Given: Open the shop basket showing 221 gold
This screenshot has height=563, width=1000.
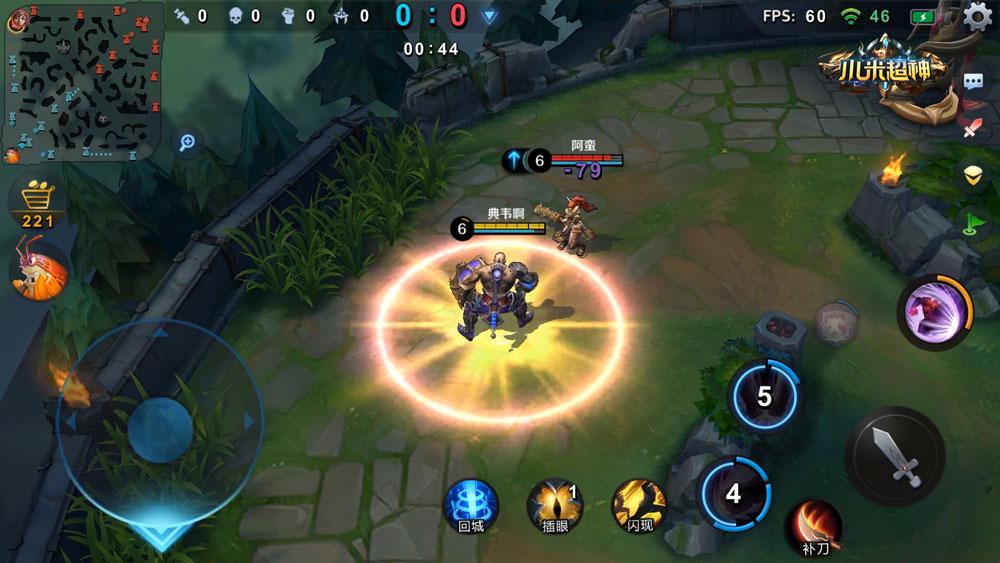Looking at the screenshot, I should coord(37,203).
